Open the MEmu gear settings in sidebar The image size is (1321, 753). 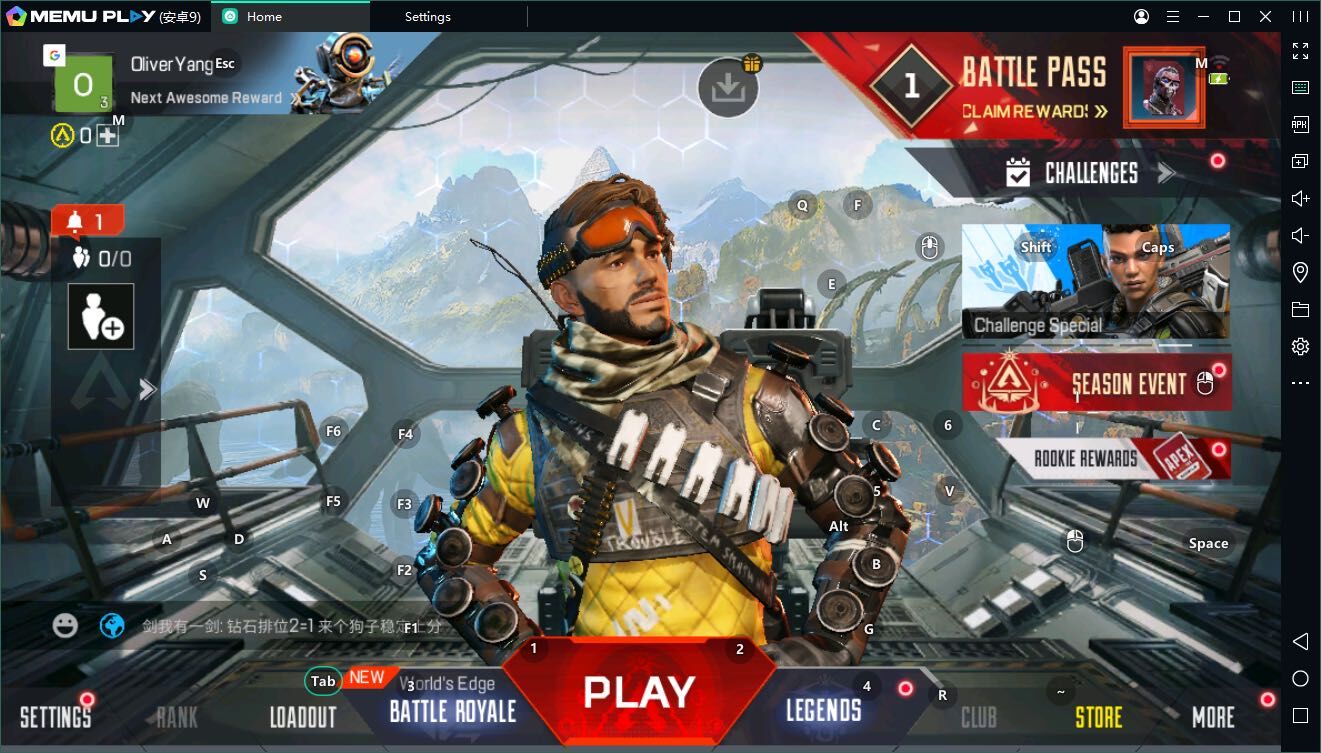click(x=1300, y=346)
